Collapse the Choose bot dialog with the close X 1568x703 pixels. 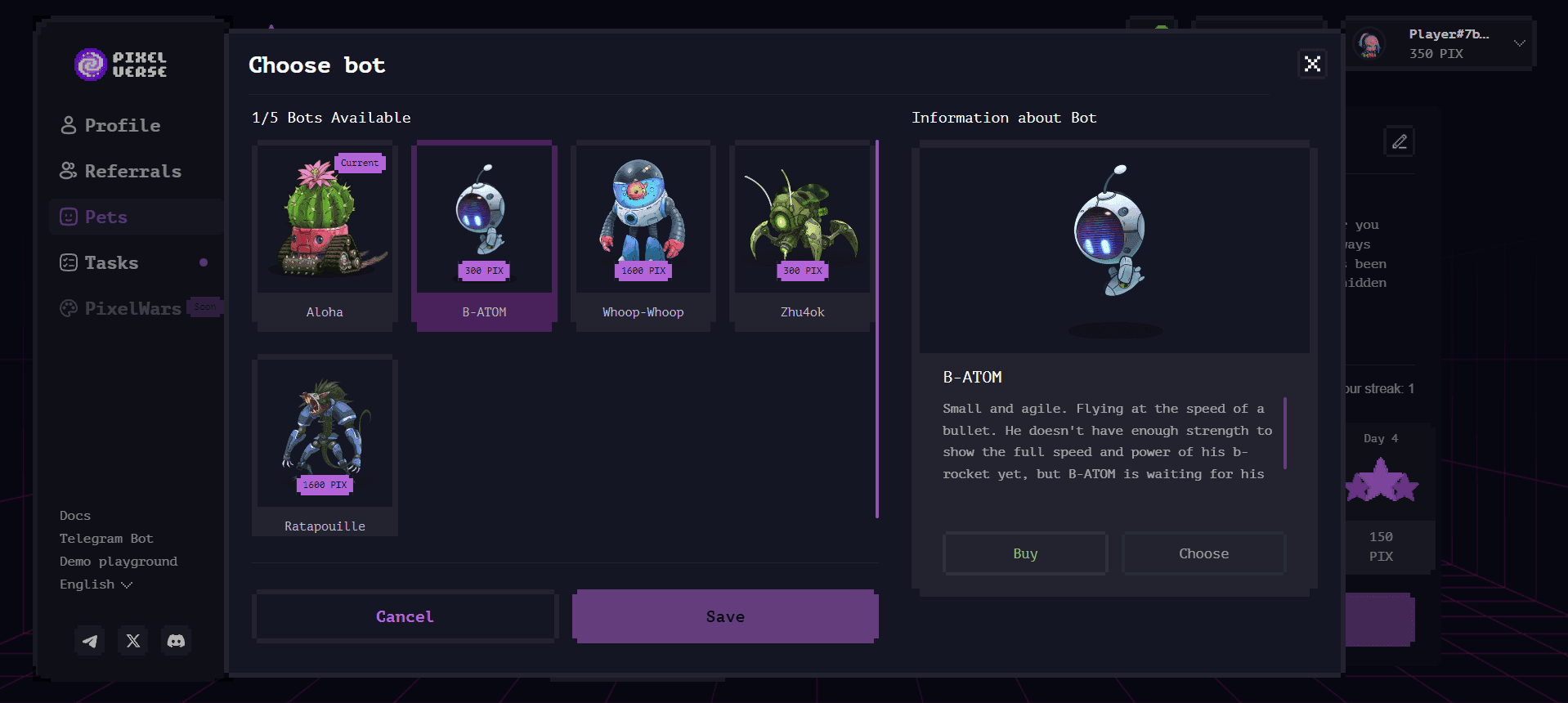(x=1311, y=64)
